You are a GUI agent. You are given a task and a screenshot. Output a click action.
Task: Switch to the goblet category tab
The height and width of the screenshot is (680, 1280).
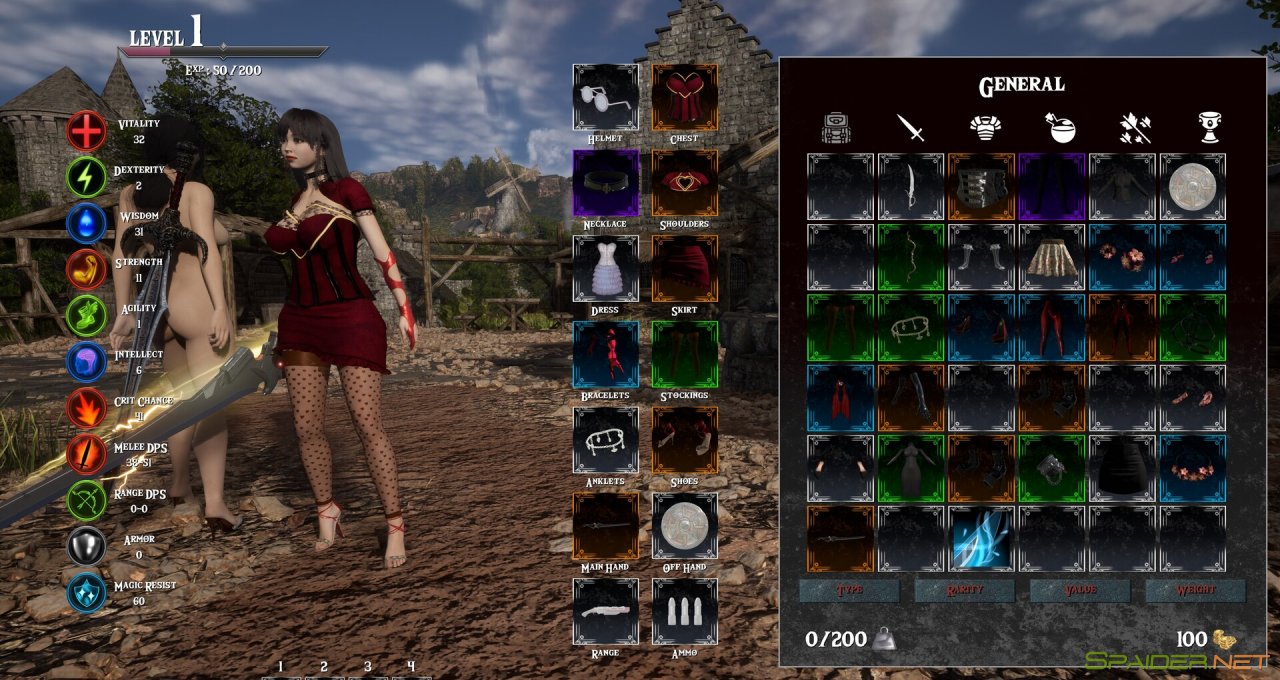point(1209,127)
